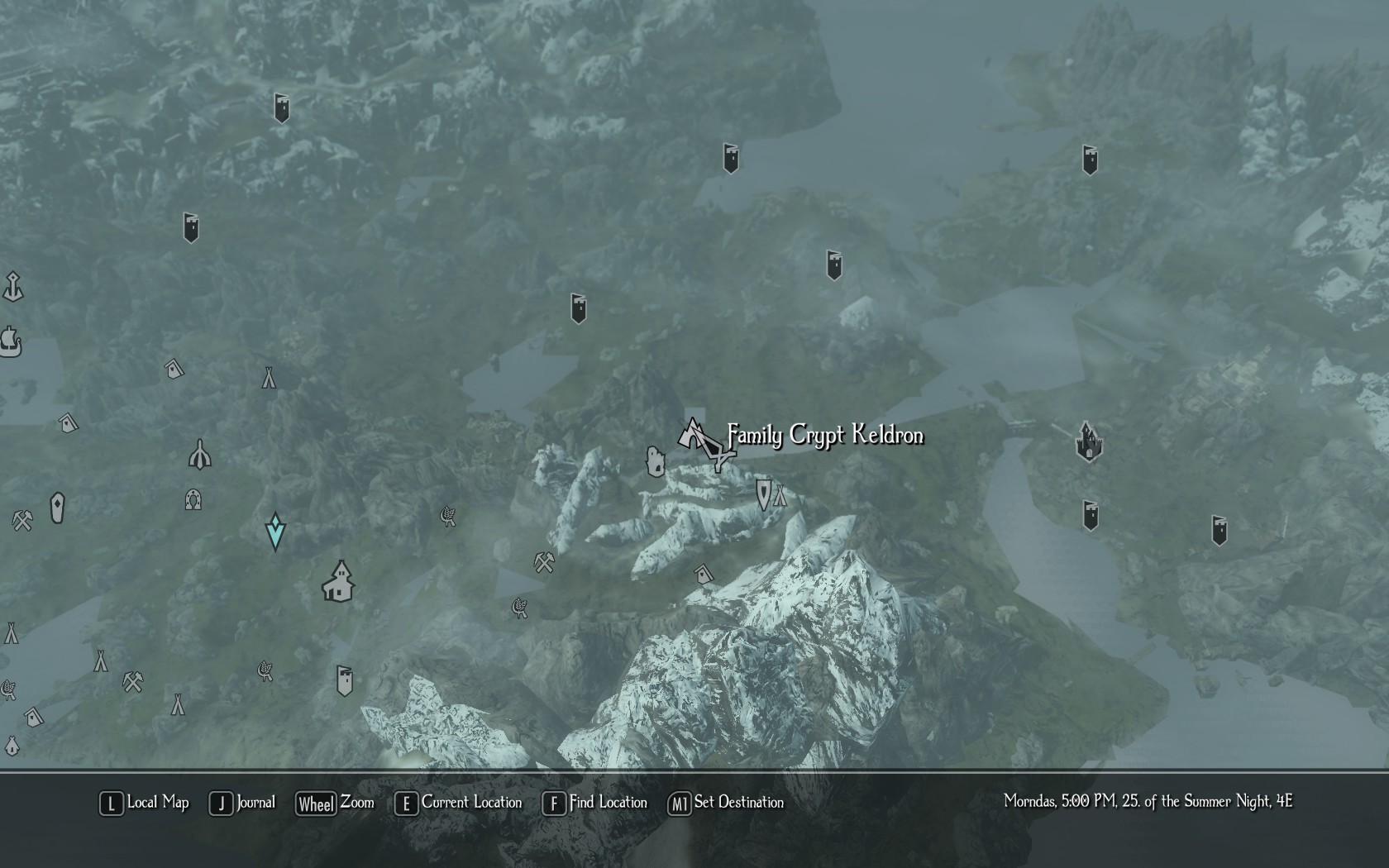This screenshot has height=868, width=1389.
Task: Click the black castle map marker
Action: coord(1088,441)
